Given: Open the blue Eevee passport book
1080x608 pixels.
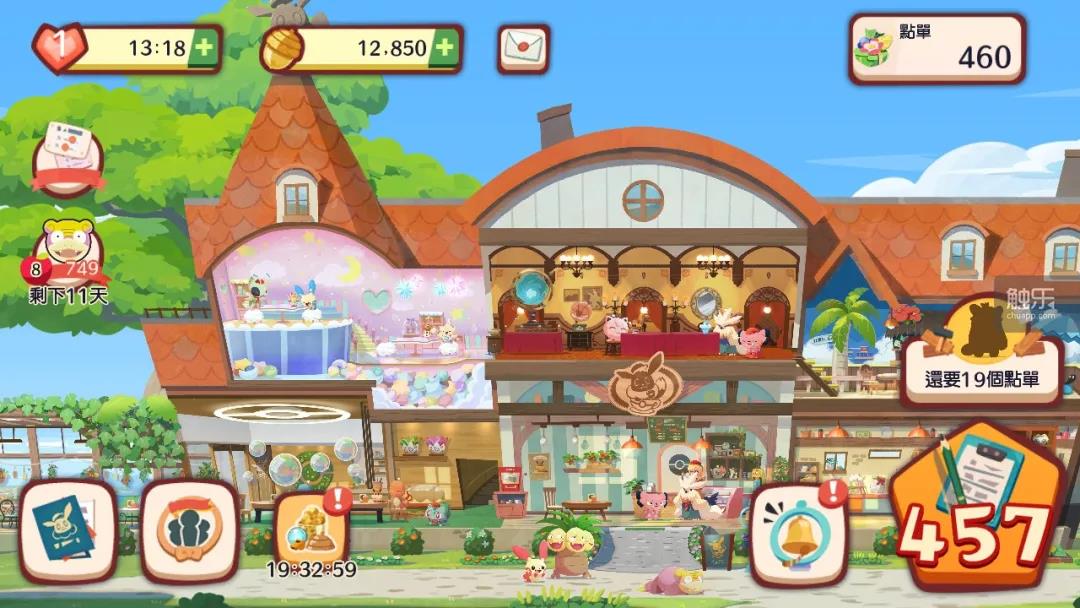Looking at the screenshot, I should [x=68, y=531].
